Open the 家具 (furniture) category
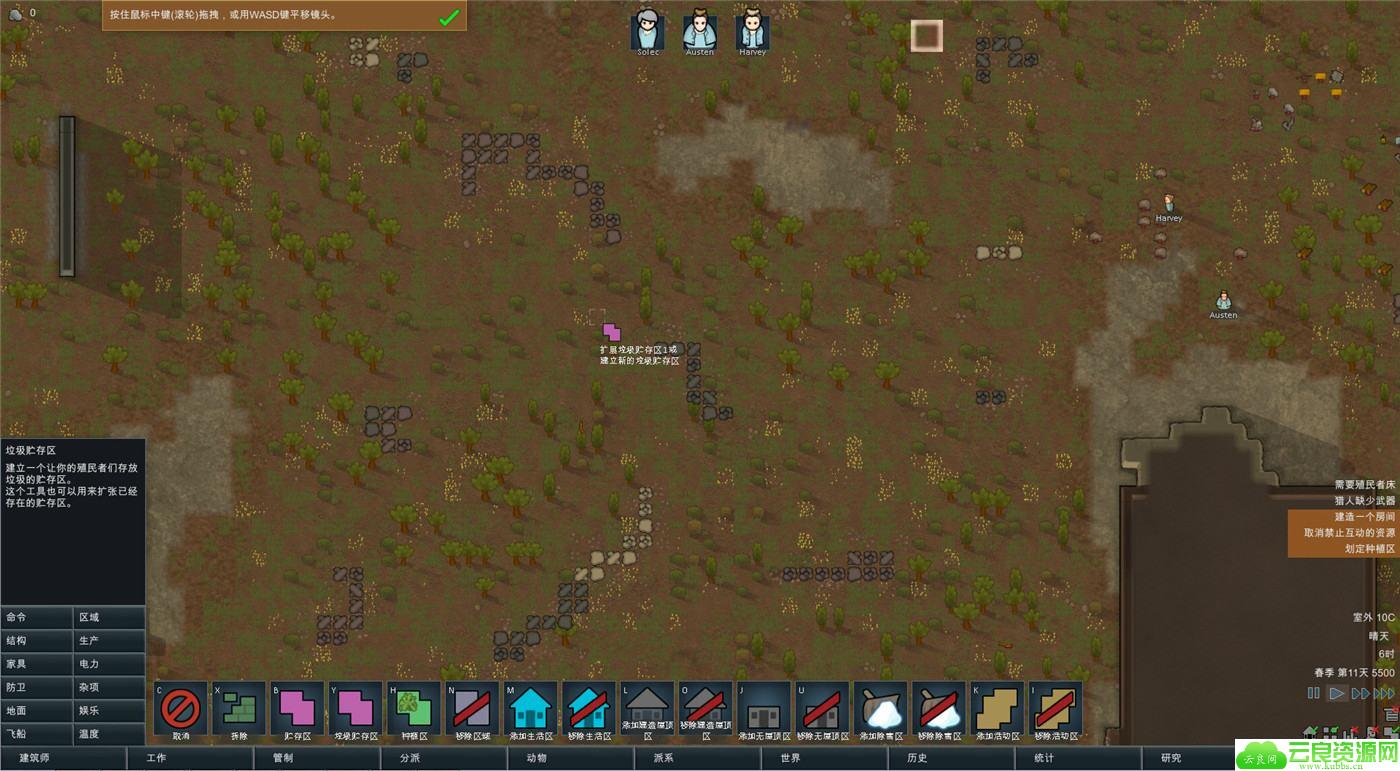1400x771 pixels. click(36, 664)
